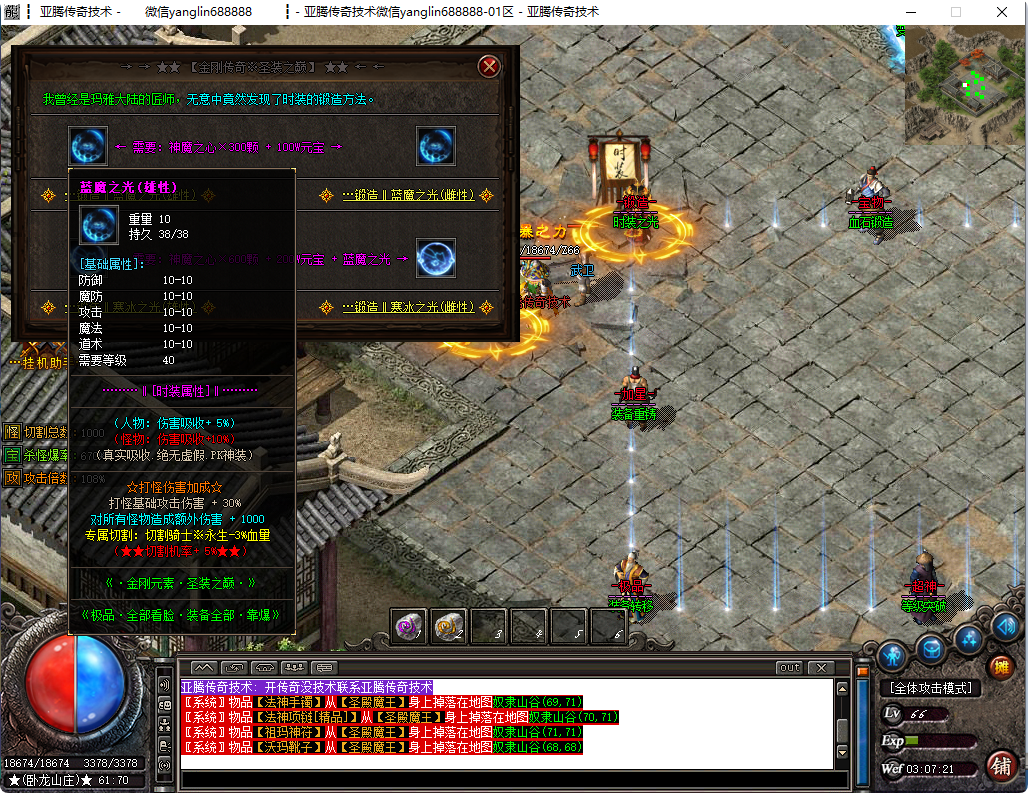Close the game window

(x=1003, y=12)
